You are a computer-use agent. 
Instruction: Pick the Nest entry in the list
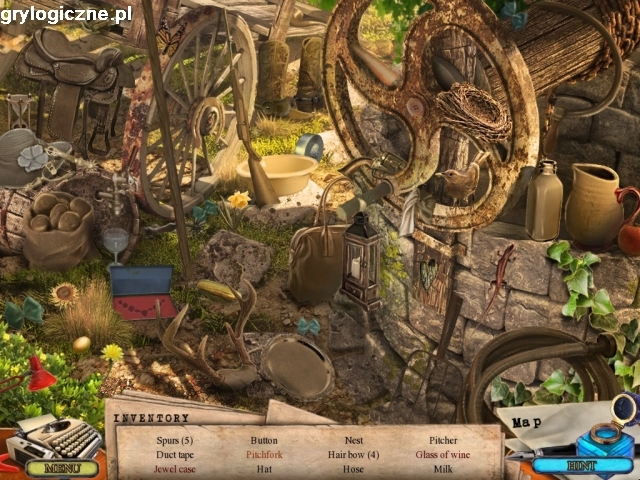click(353, 440)
